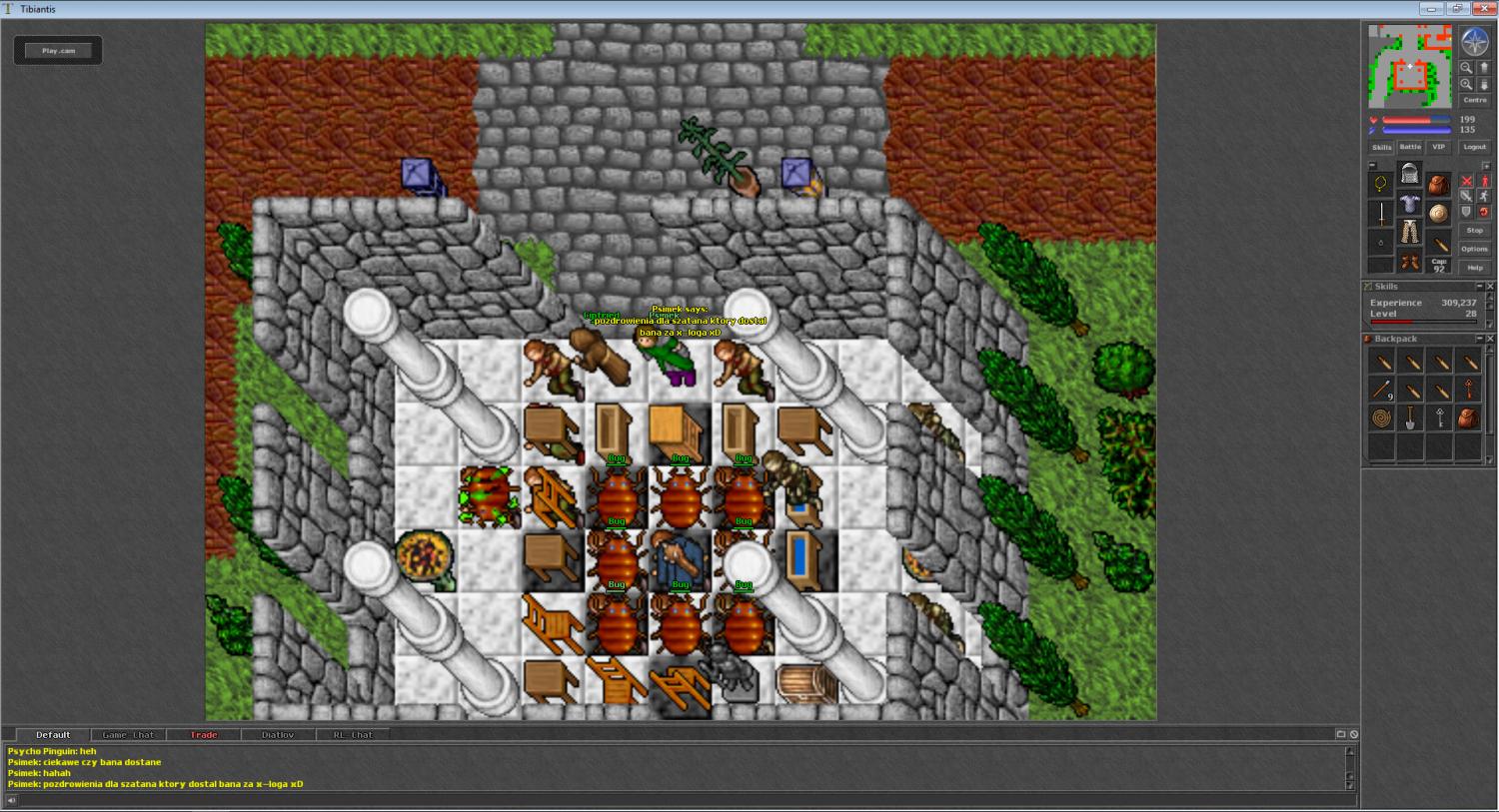Click the Stop button
Screen dimensions: 1499x812
click(1474, 231)
